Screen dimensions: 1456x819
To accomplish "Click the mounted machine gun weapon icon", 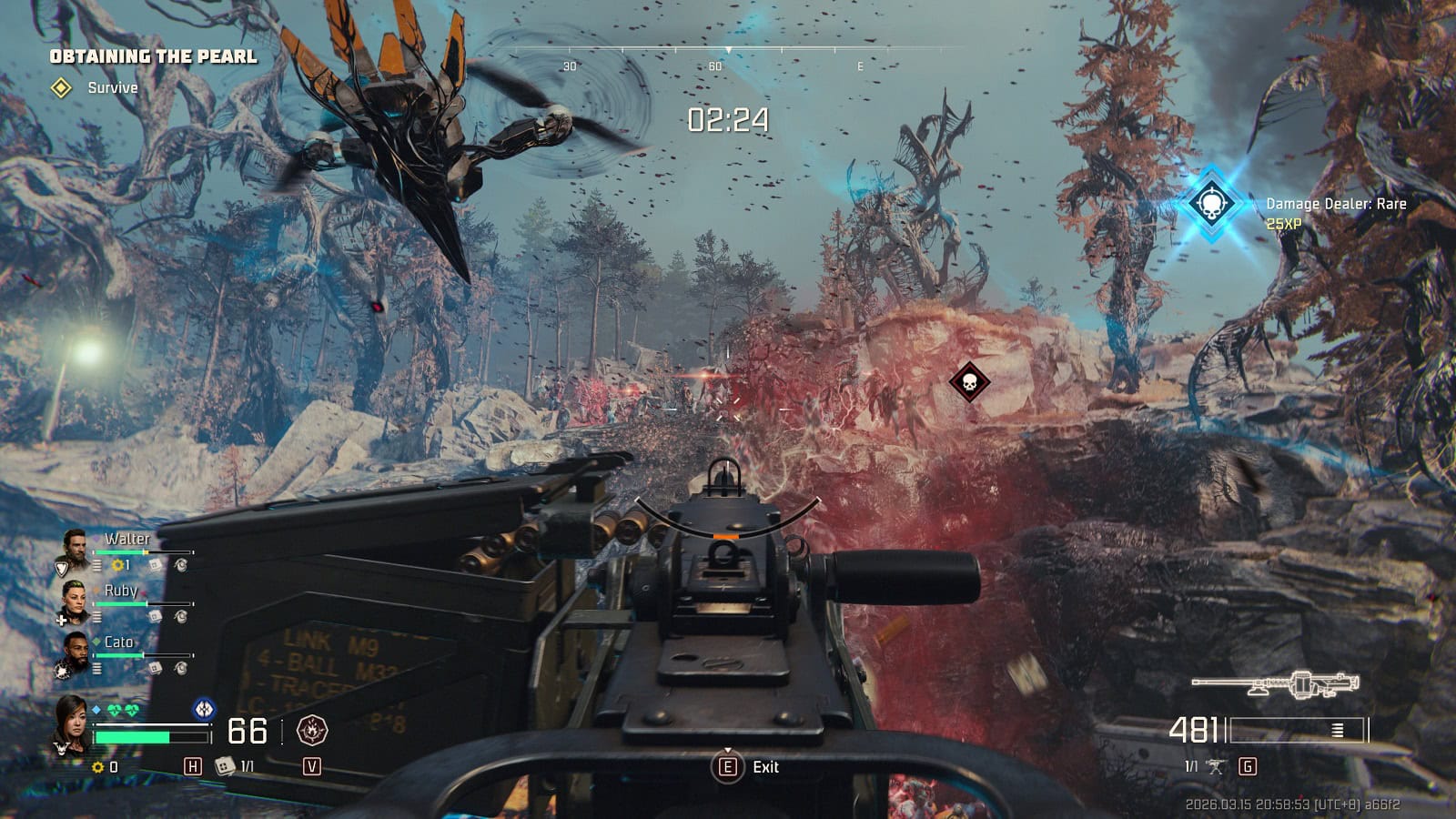I will pos(1275,683).
